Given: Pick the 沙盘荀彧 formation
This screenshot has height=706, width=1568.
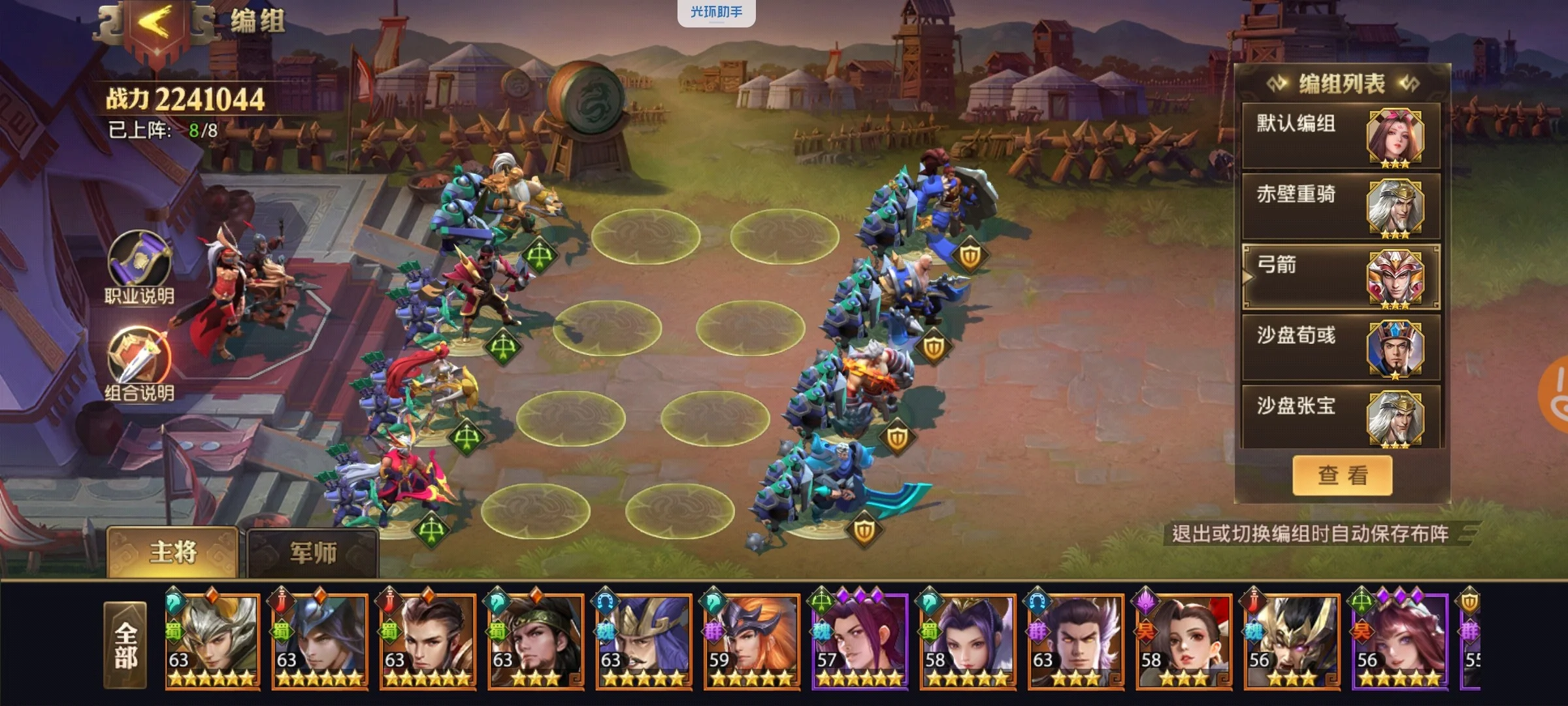Looking at the screenshot, I should [x=1339, y=348].
